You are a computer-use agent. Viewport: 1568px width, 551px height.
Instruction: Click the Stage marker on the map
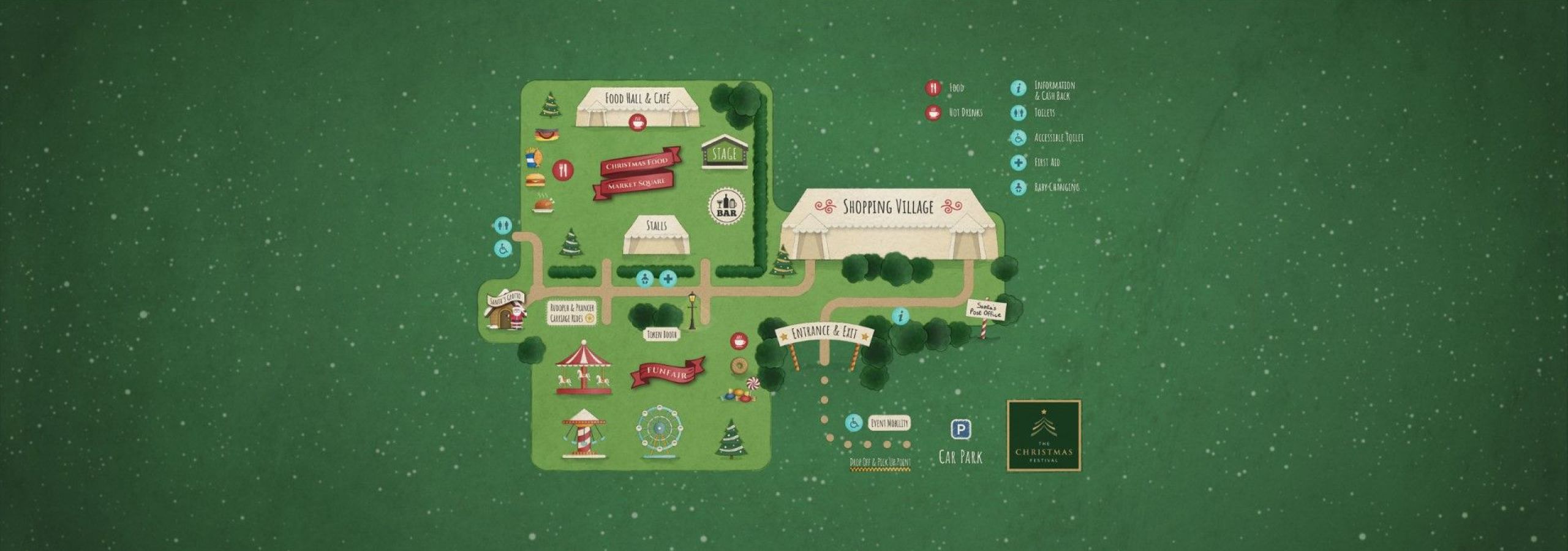[723, 153]
